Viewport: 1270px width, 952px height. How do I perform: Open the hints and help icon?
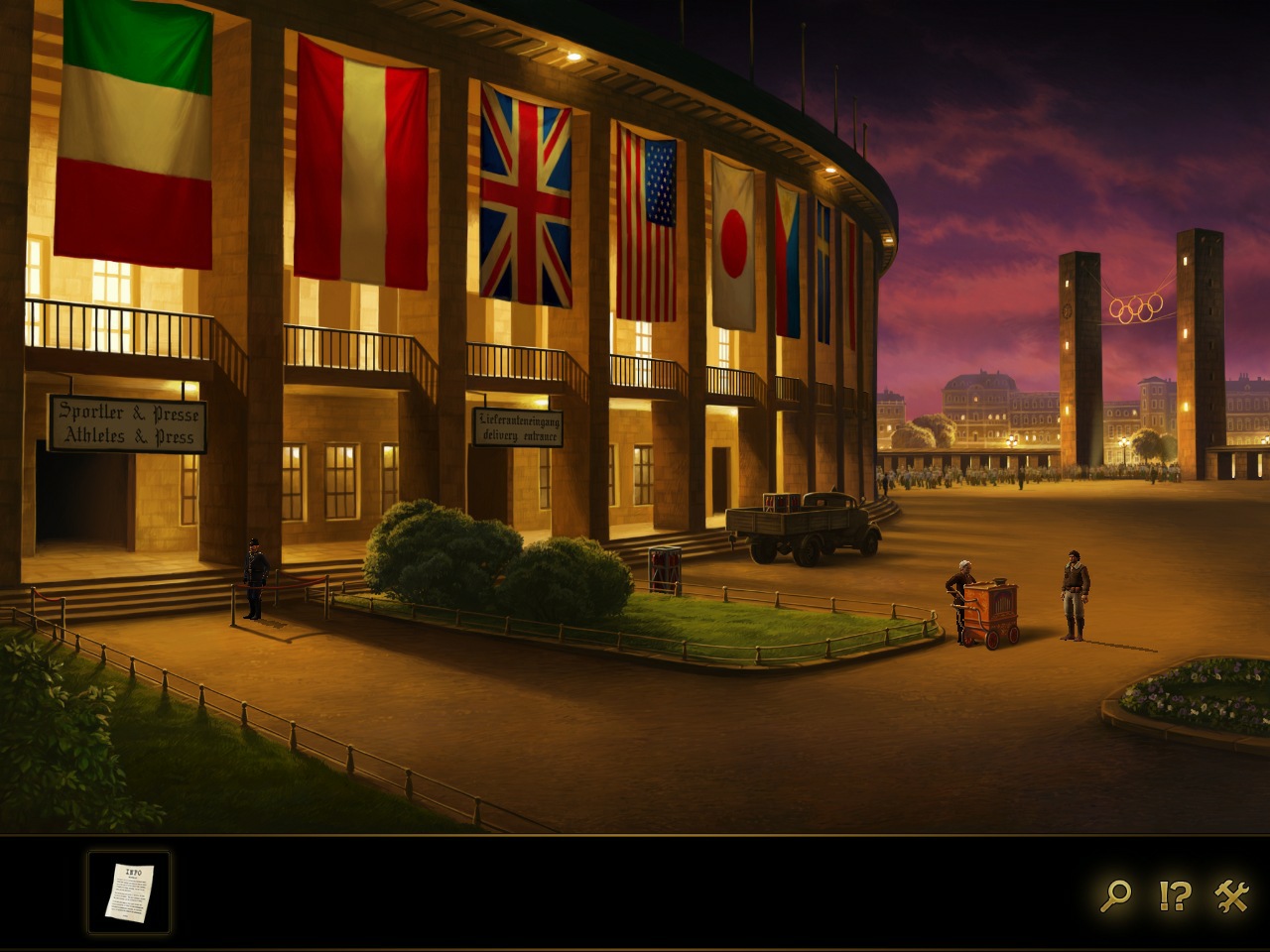[1175, 895]
